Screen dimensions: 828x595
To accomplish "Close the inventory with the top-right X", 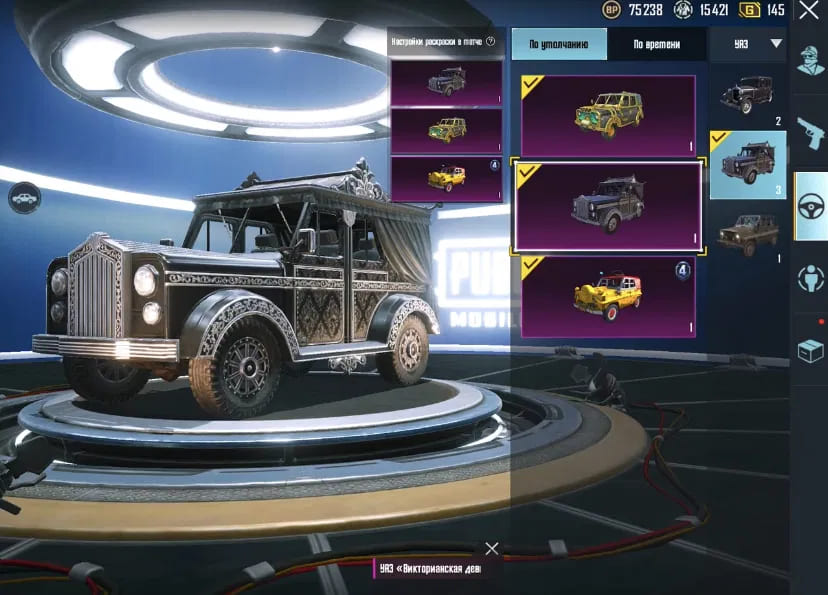I will [808, 11].
